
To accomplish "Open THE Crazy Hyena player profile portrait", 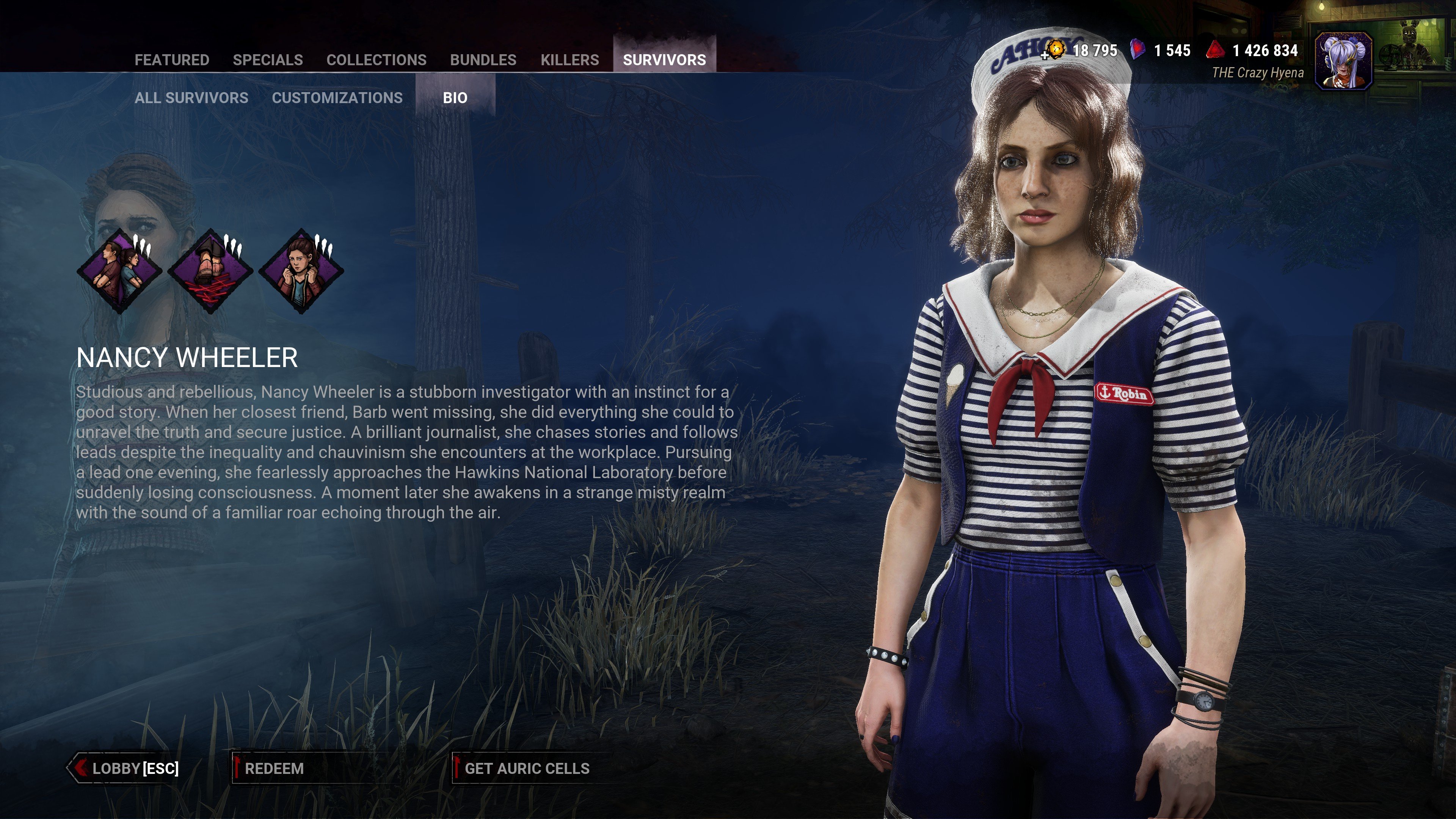I will pos(1343,61).
